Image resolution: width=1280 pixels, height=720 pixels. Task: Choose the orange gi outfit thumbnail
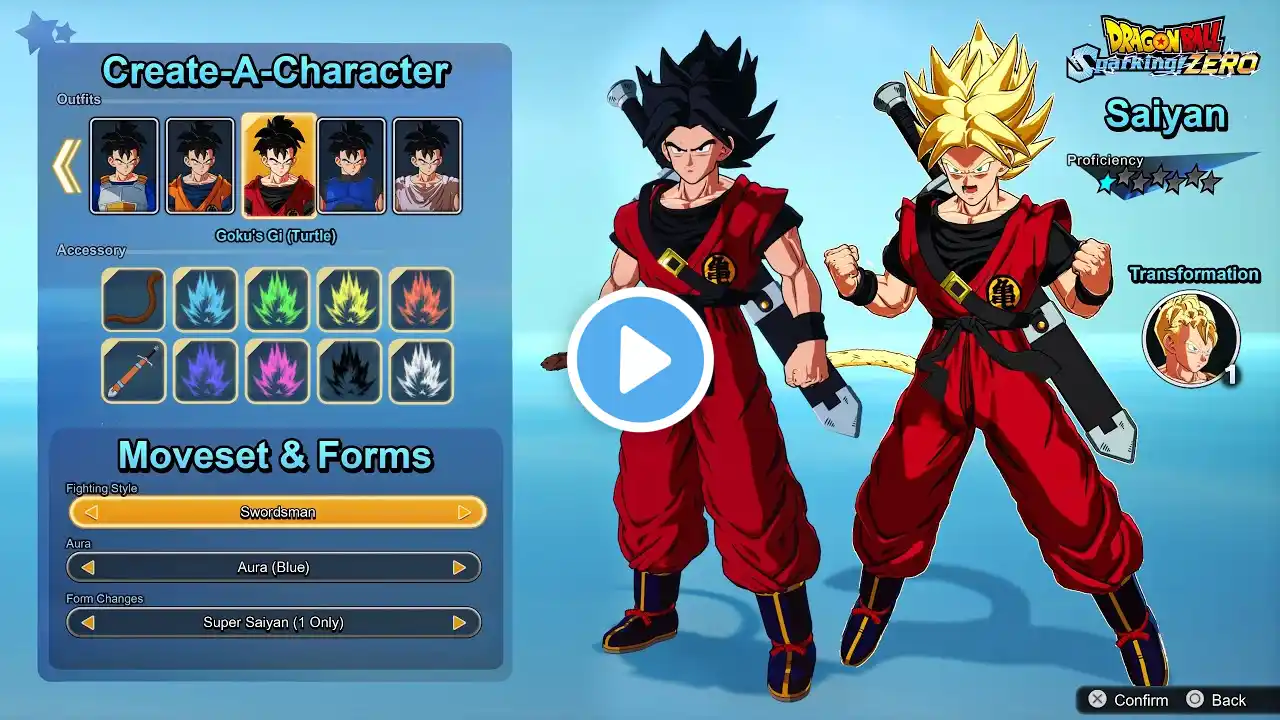(x=200, y=166)
